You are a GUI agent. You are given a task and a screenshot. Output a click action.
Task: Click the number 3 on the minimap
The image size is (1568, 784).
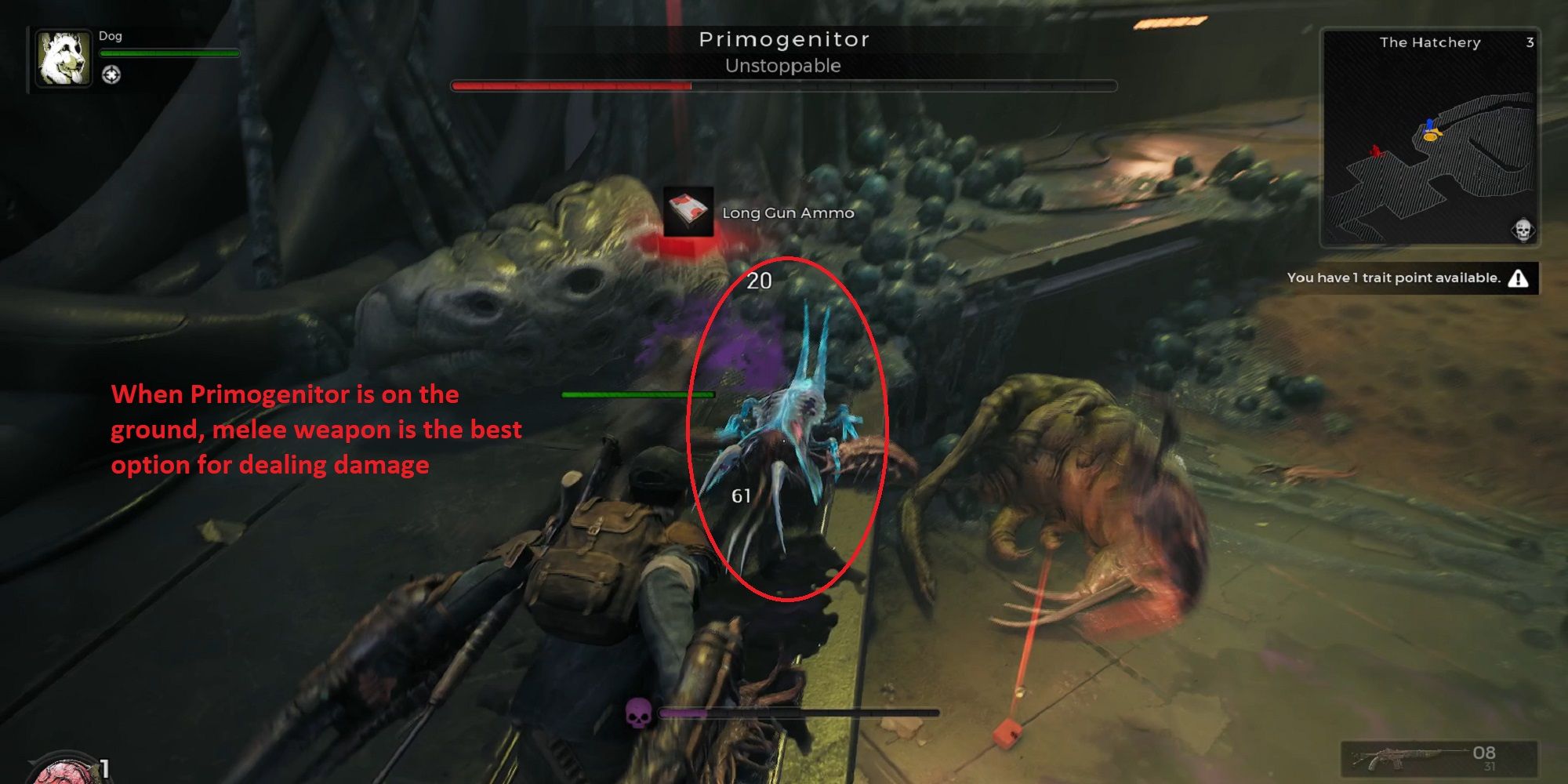coord(1530,43)
